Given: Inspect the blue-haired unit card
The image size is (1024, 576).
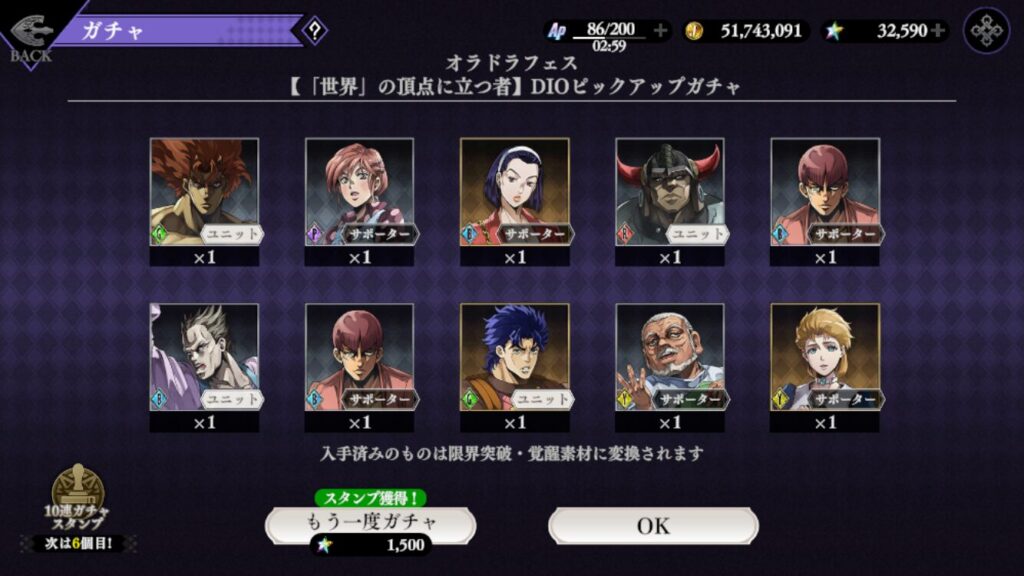Looking at the screenshot, I should click(x=514, y=357).
